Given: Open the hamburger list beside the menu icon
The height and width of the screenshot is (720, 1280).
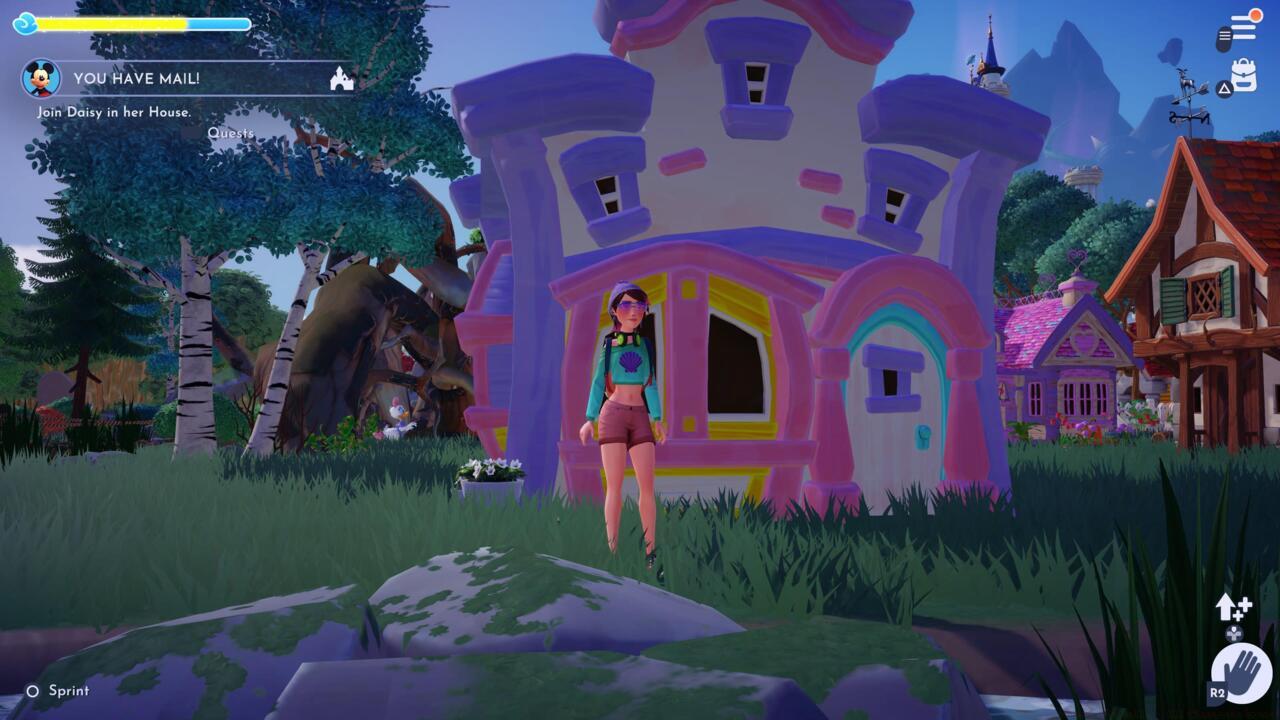Looking at the screenshot, I should 1243,25.
